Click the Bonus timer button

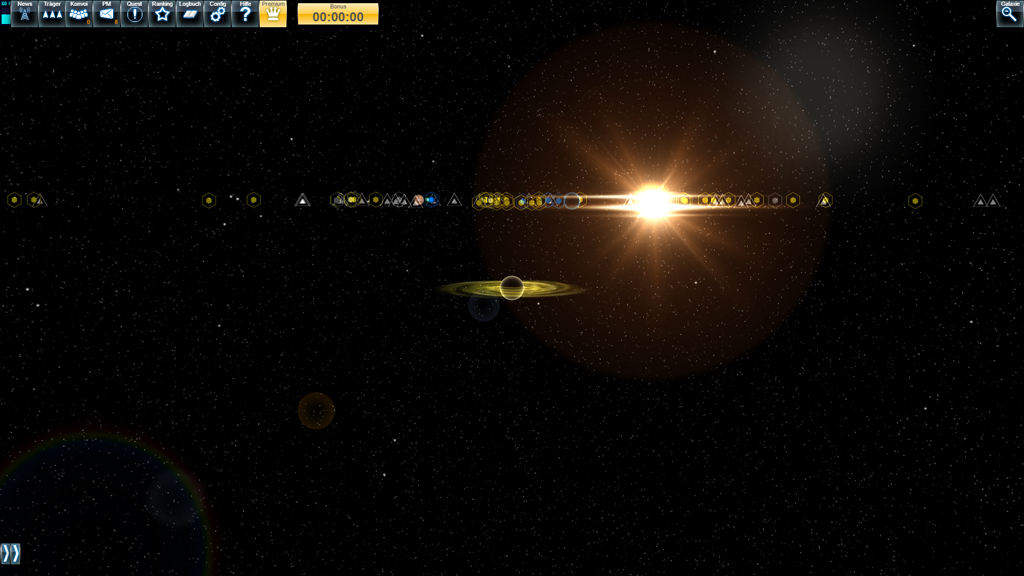click(x=338, y=14)
